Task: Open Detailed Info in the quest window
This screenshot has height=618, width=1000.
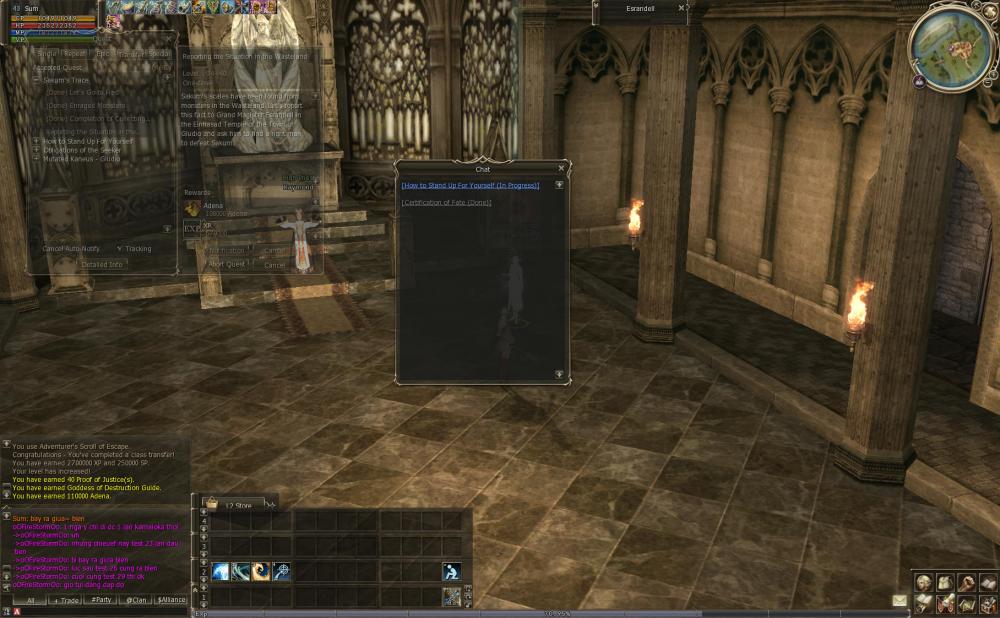Action: pyautogui.click(x=101, y=264)
